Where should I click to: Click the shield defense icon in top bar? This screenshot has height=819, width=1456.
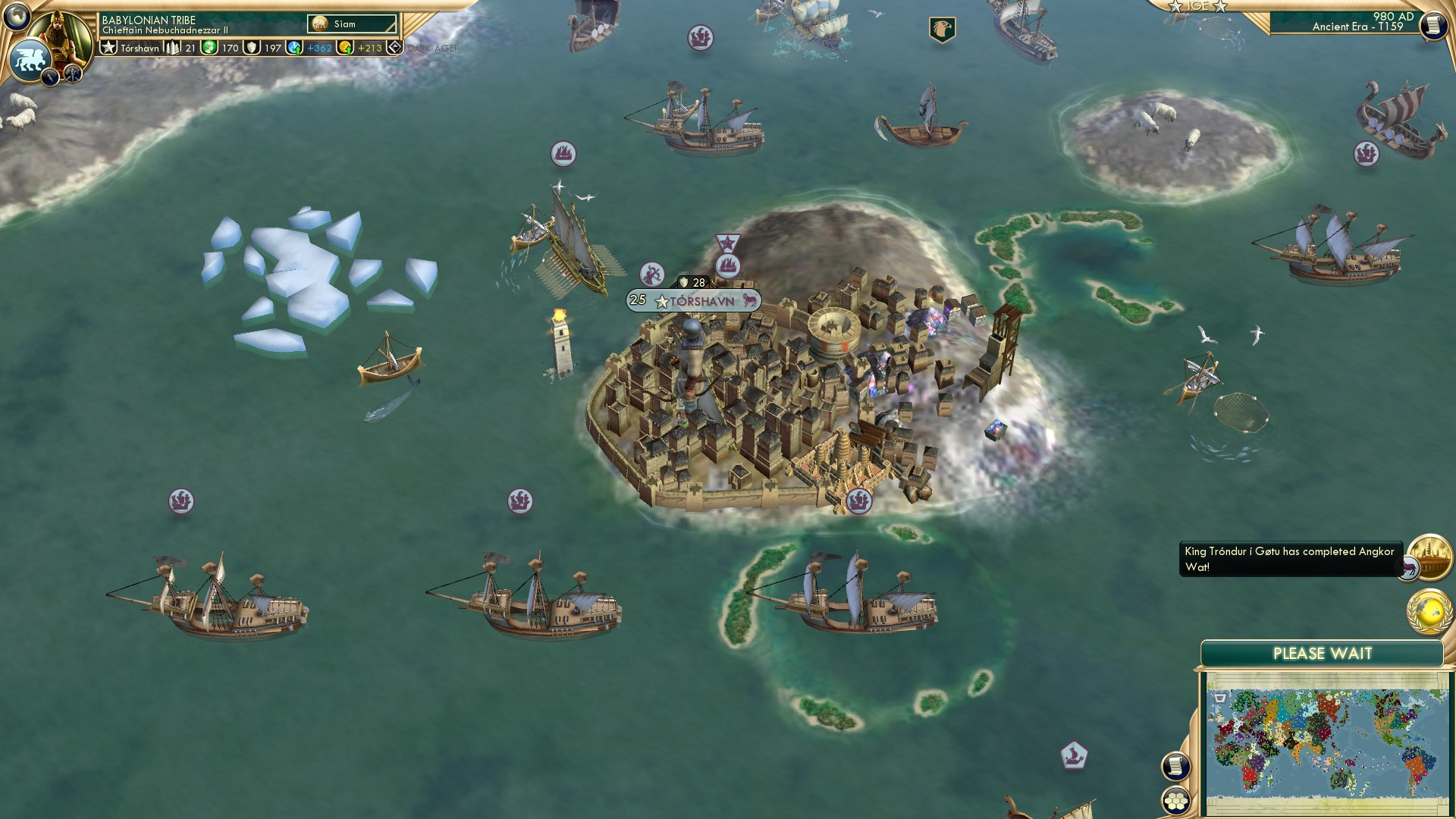[x=253, y=48]
